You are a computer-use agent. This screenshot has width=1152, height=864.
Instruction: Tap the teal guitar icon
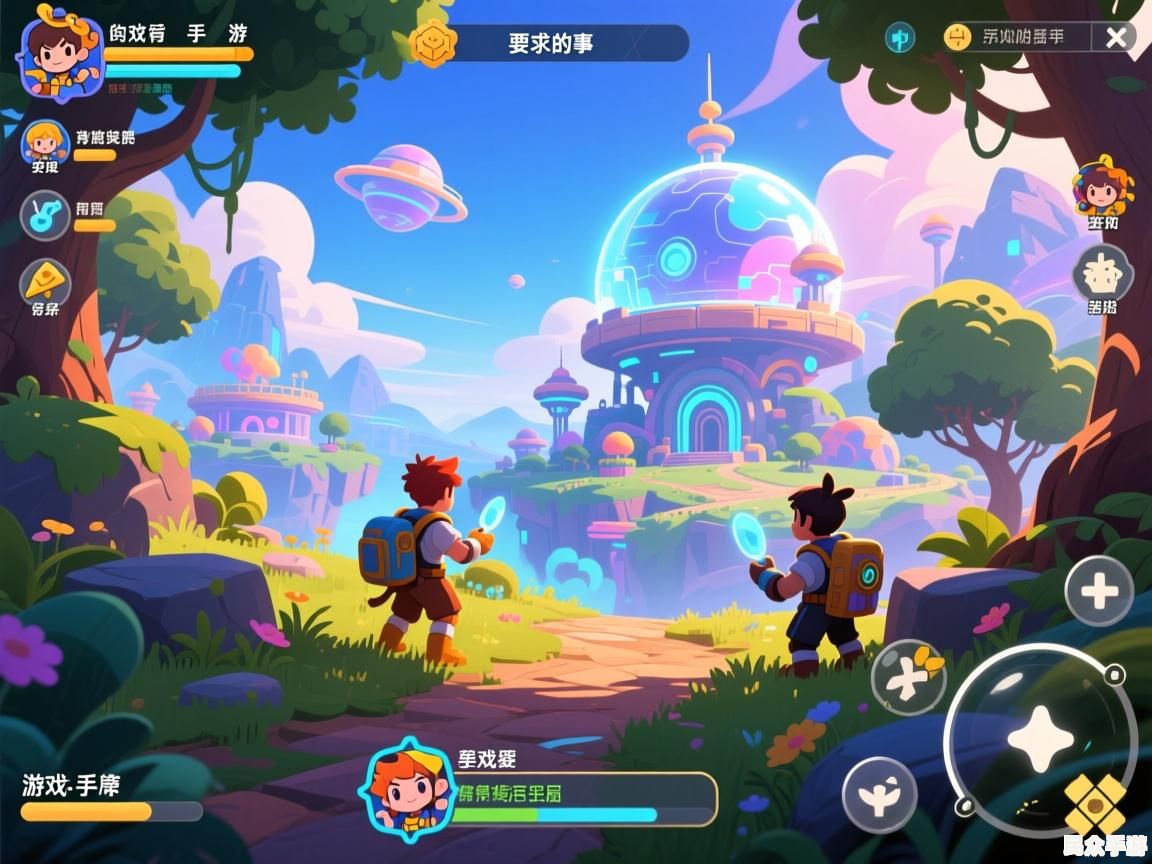45,215
